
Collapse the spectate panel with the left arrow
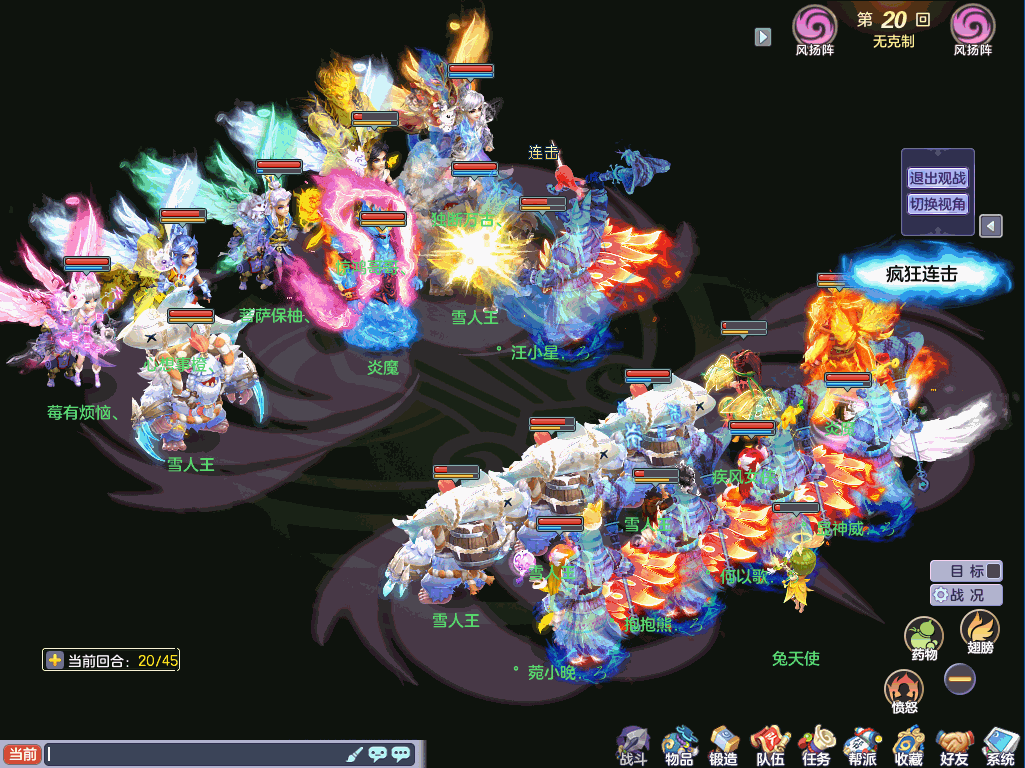[x=990, y=226]
